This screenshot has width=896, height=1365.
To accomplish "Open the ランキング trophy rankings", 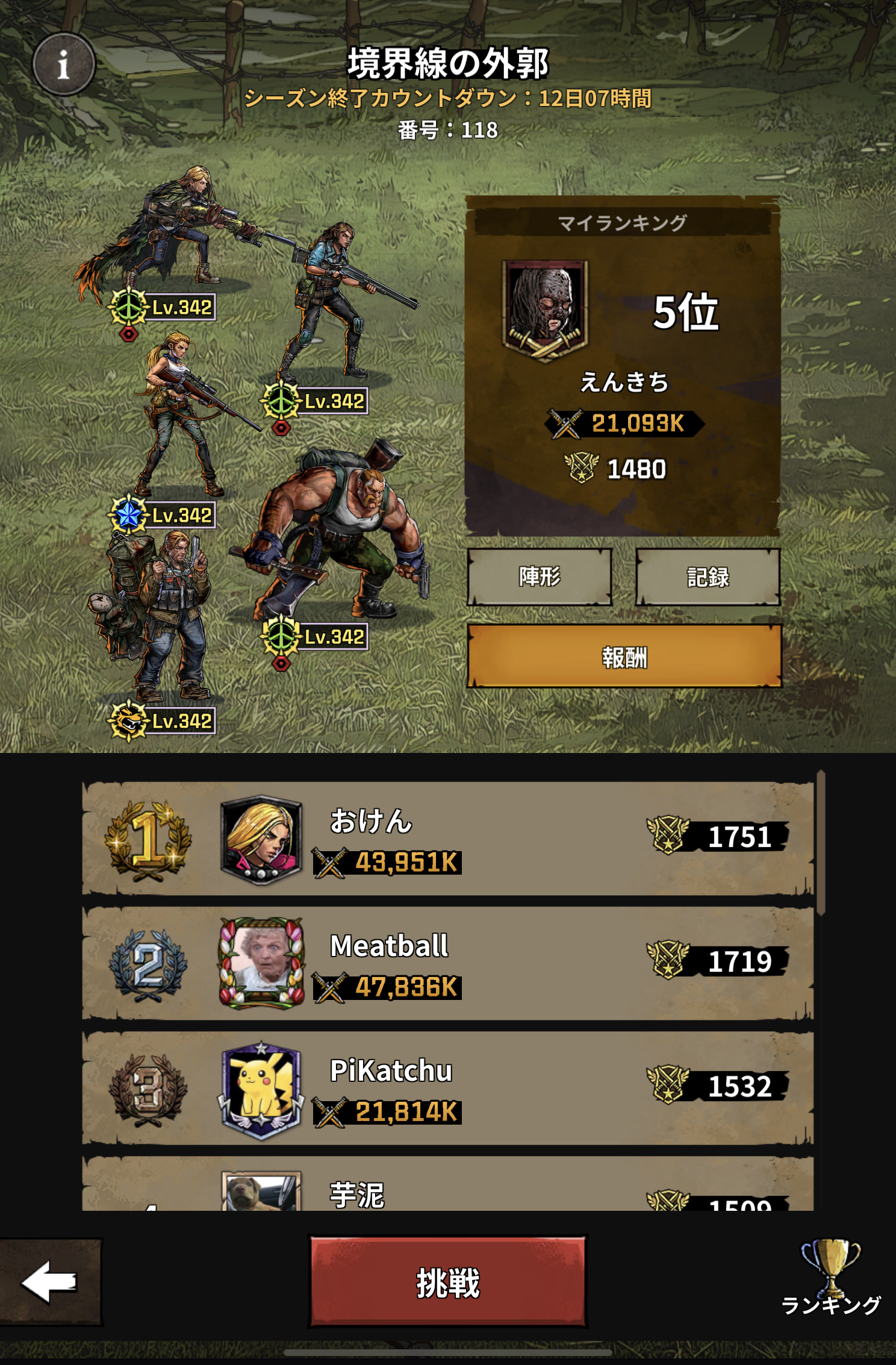I will click(830, 1278).
